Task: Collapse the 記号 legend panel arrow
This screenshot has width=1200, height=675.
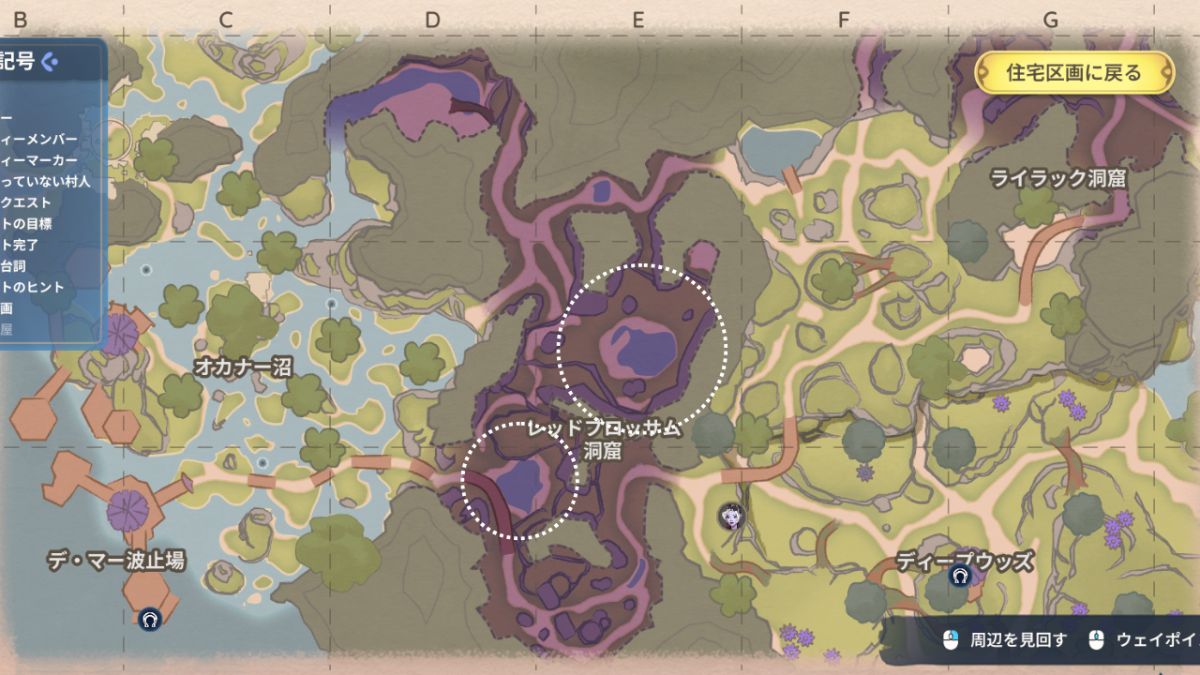Action: pos(50,62)
